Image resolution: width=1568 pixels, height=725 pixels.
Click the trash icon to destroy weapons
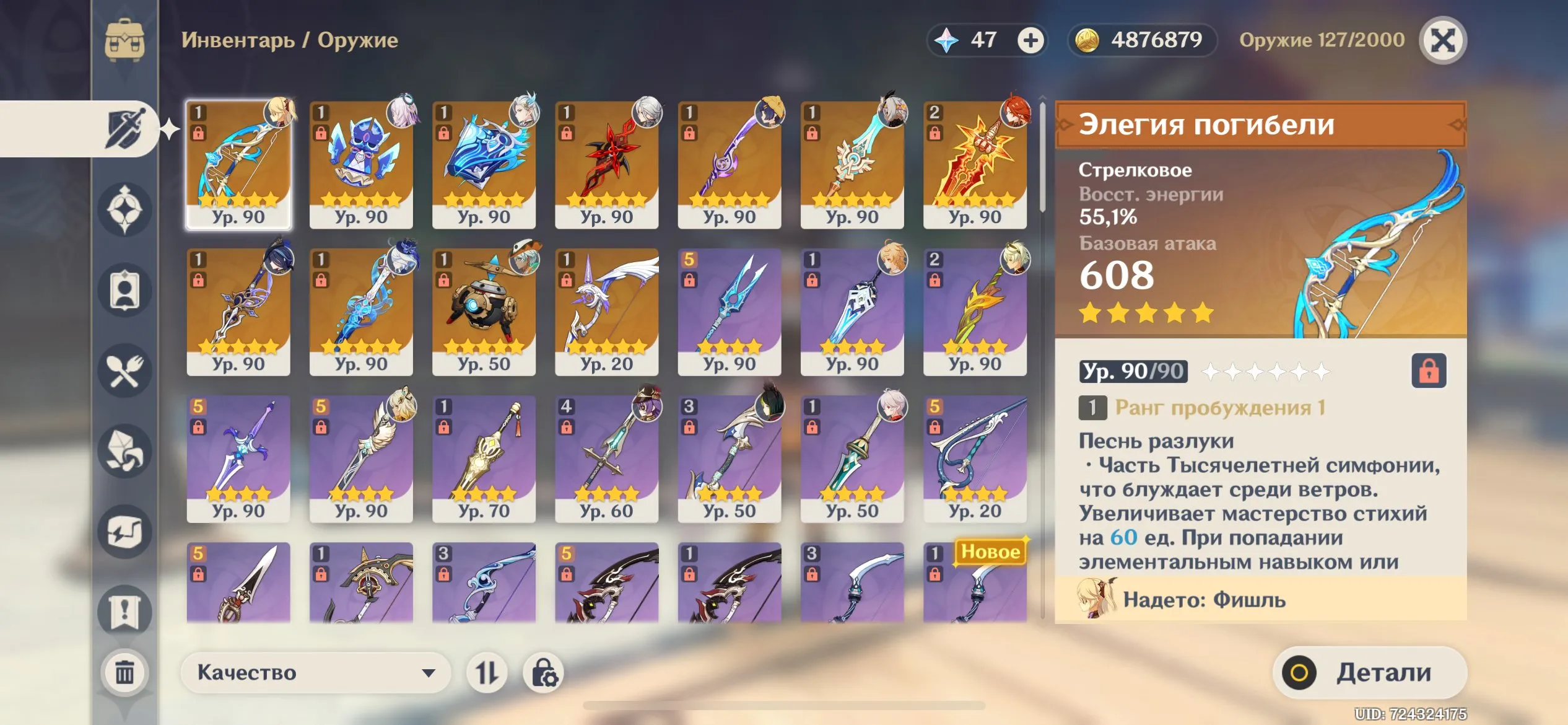point(124,672)
